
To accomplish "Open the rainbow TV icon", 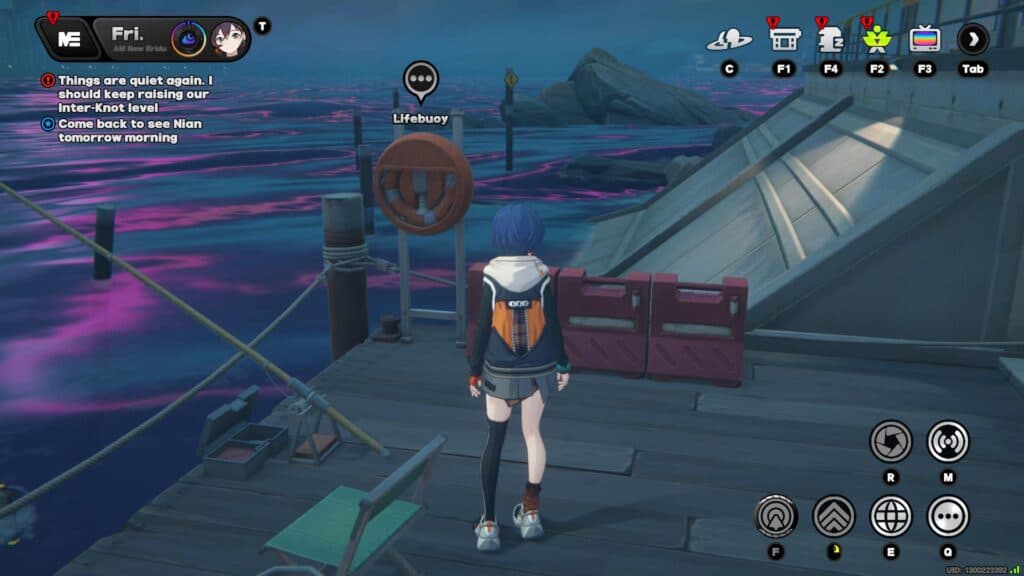I will click(x=924, y=40).
